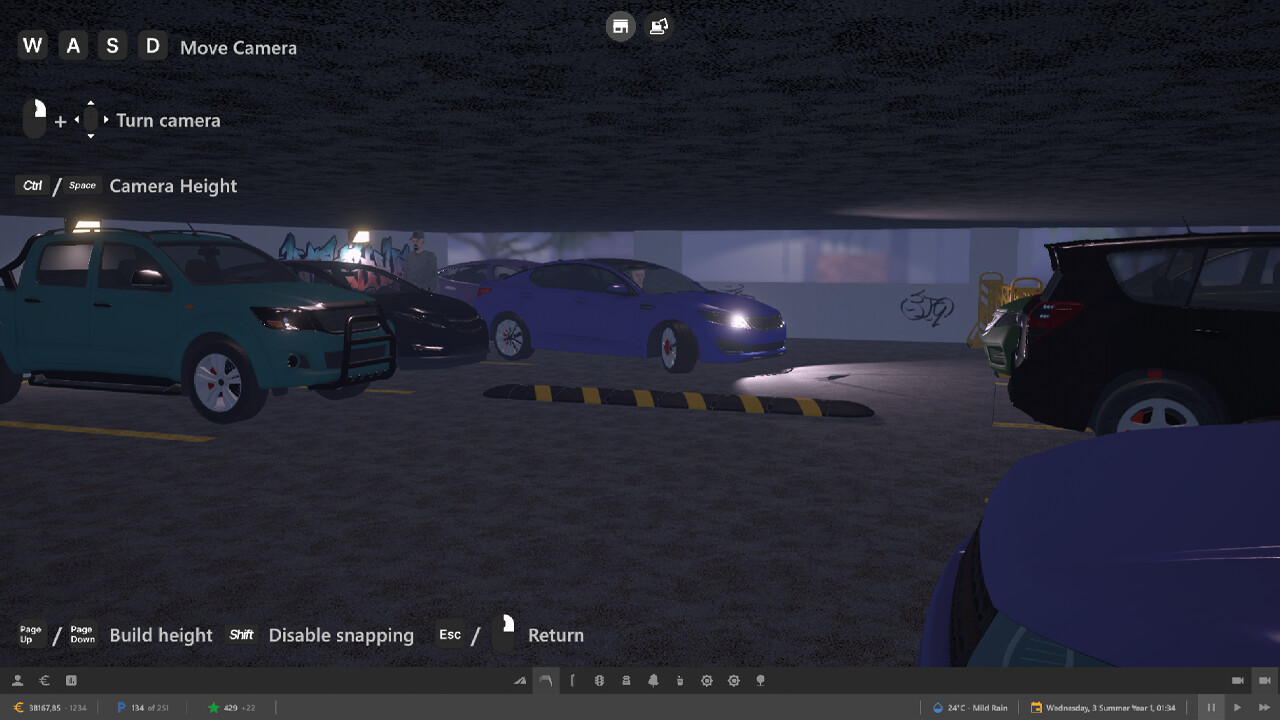Select the speed bump tool
1280x720 pixels.
click(x=546, y=680)
